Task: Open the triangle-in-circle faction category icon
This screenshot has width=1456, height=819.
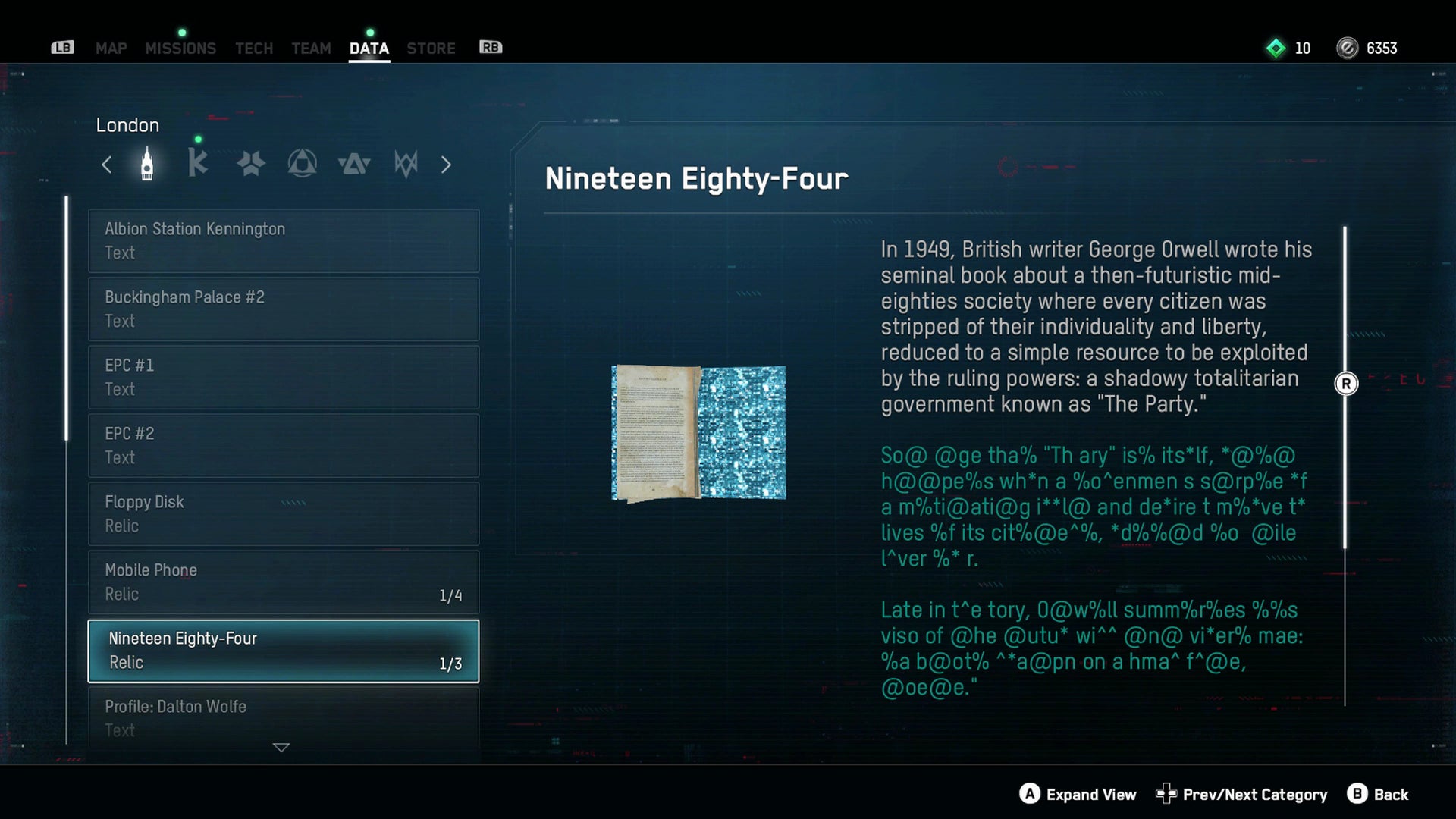Action: [303, 164]
